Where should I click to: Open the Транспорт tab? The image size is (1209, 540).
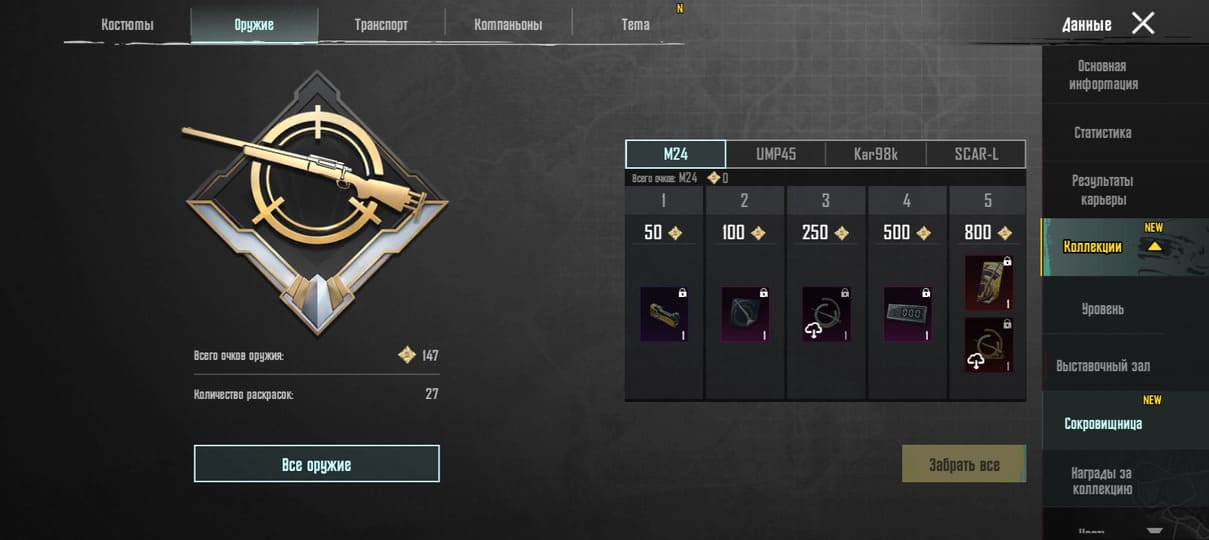point(381,25)
